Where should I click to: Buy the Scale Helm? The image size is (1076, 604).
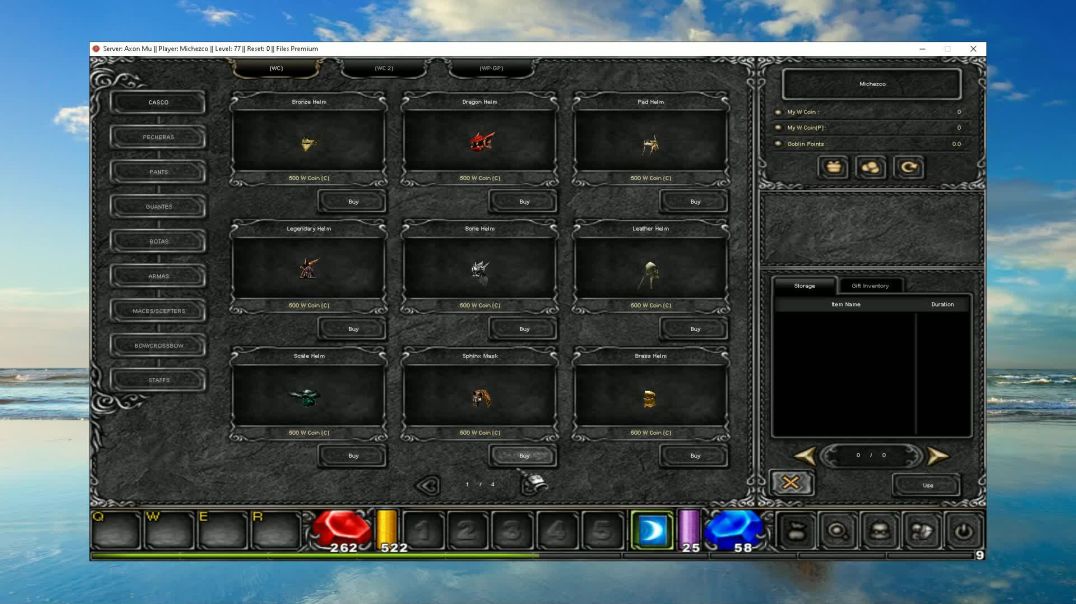(353, 456)
